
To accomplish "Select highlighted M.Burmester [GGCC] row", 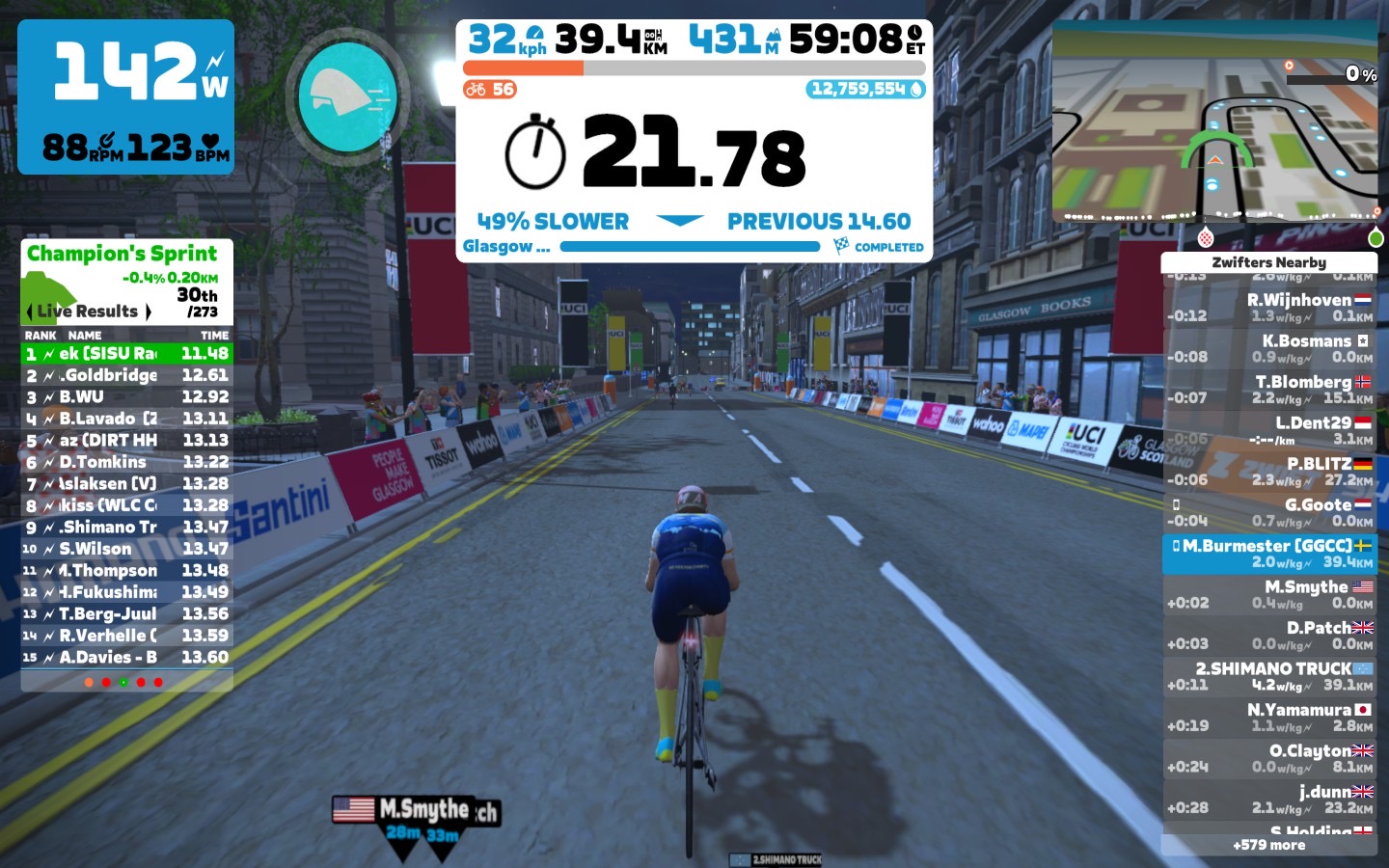I will click(1269, 554).
